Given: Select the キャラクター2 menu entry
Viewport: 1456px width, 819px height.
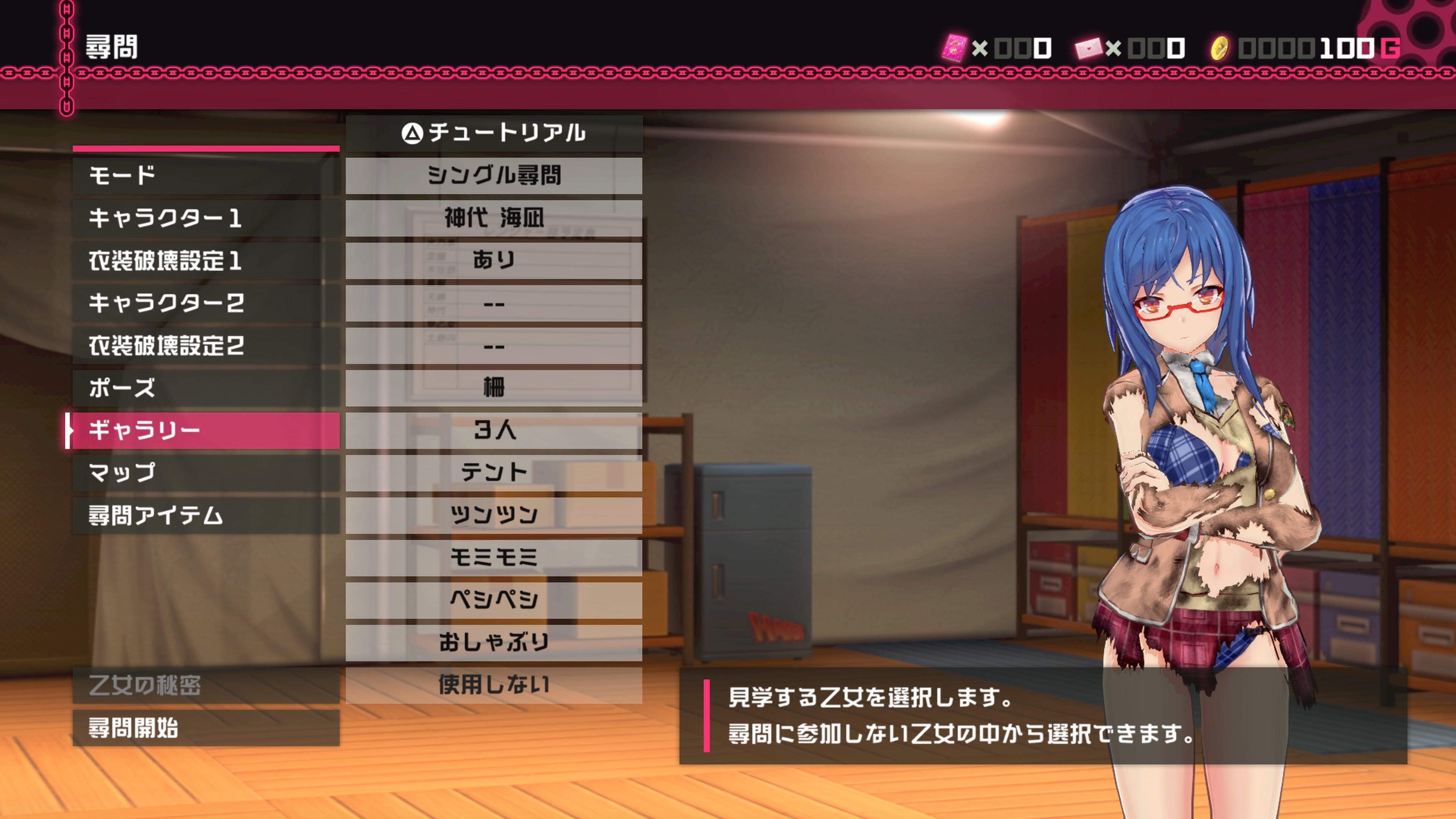Looking at the screenshot, I should click(x=206, y=303).
